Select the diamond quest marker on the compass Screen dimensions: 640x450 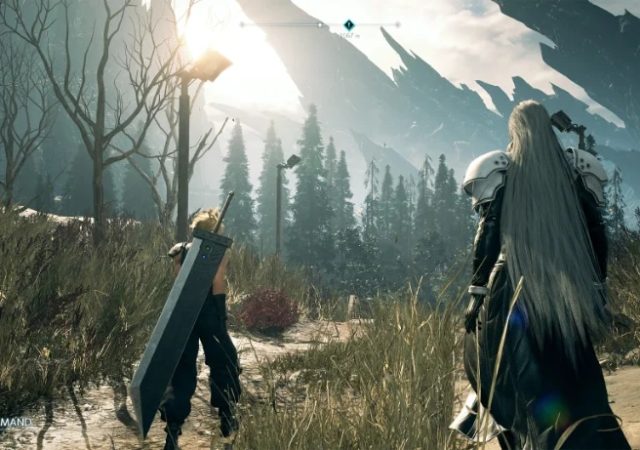click(349, 24)
